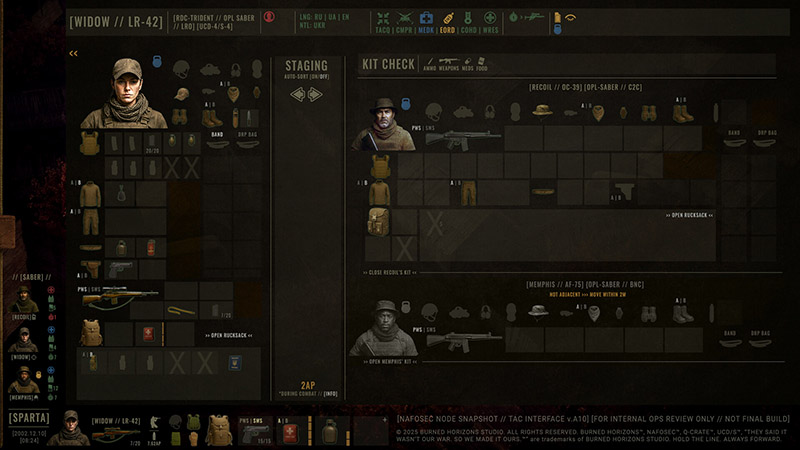Filter kit check by Weapons

tap(447, 65)
